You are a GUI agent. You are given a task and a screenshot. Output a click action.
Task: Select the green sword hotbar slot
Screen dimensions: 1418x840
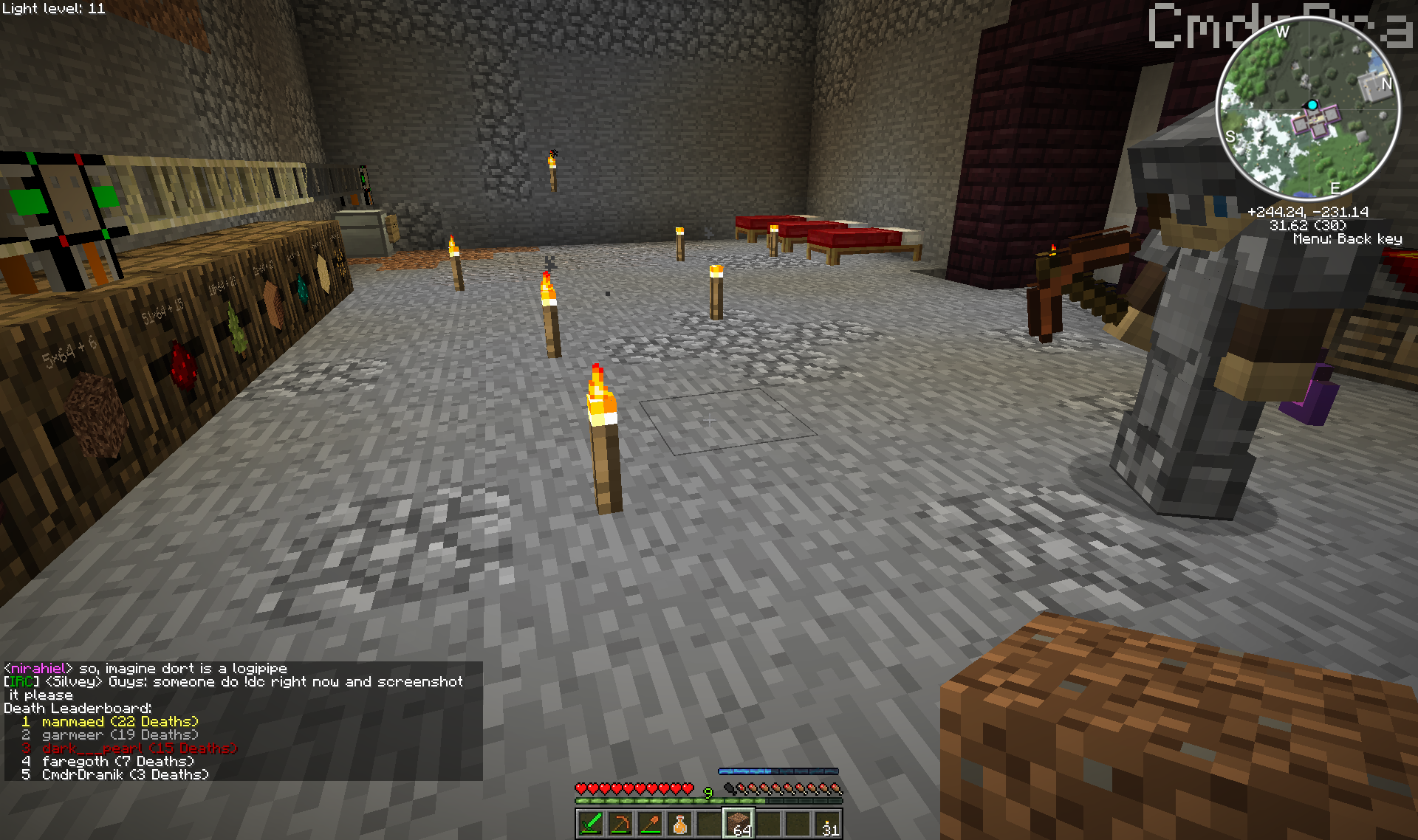[x=591, y=824]
